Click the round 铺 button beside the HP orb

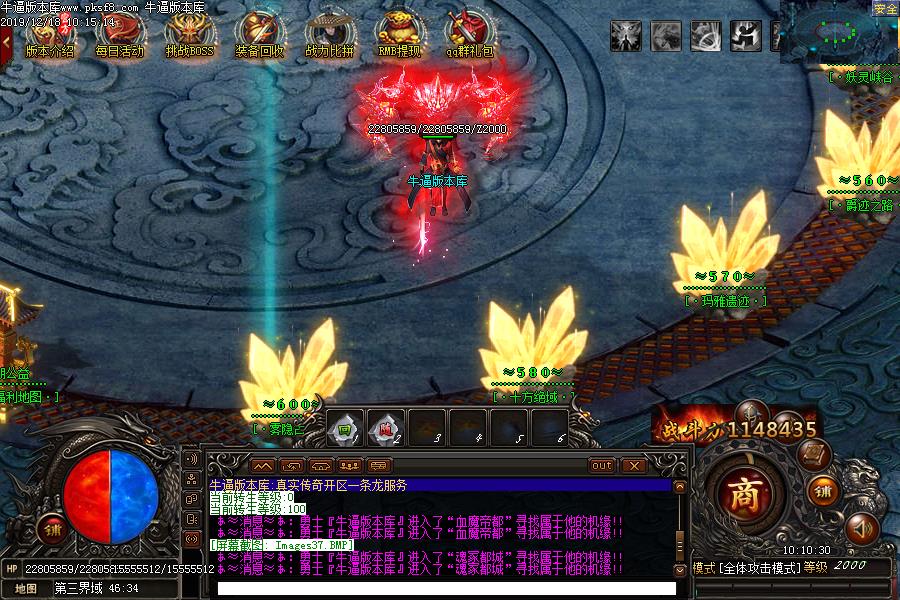(51, 527)
